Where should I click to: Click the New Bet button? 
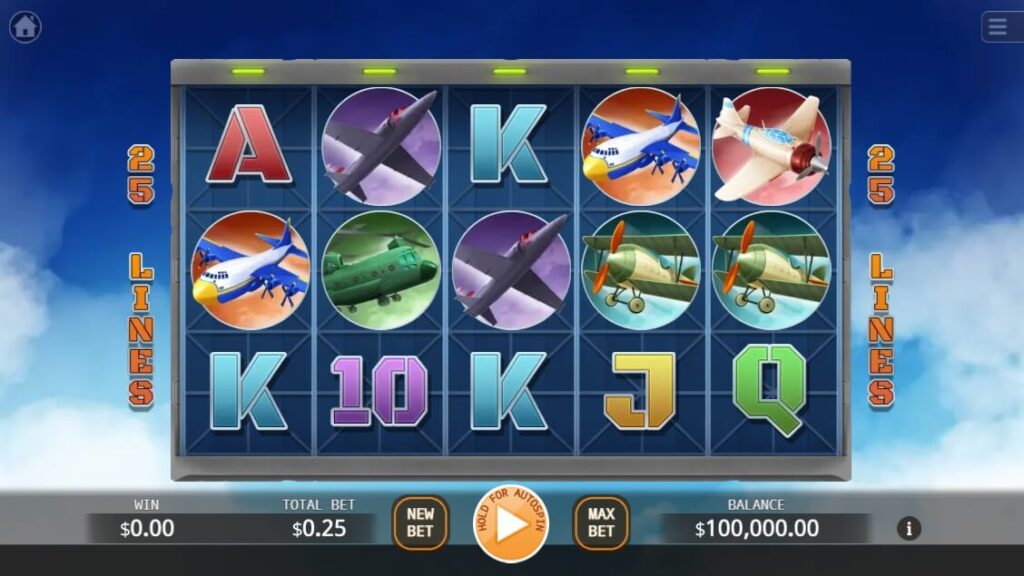(x=420, y=523)
